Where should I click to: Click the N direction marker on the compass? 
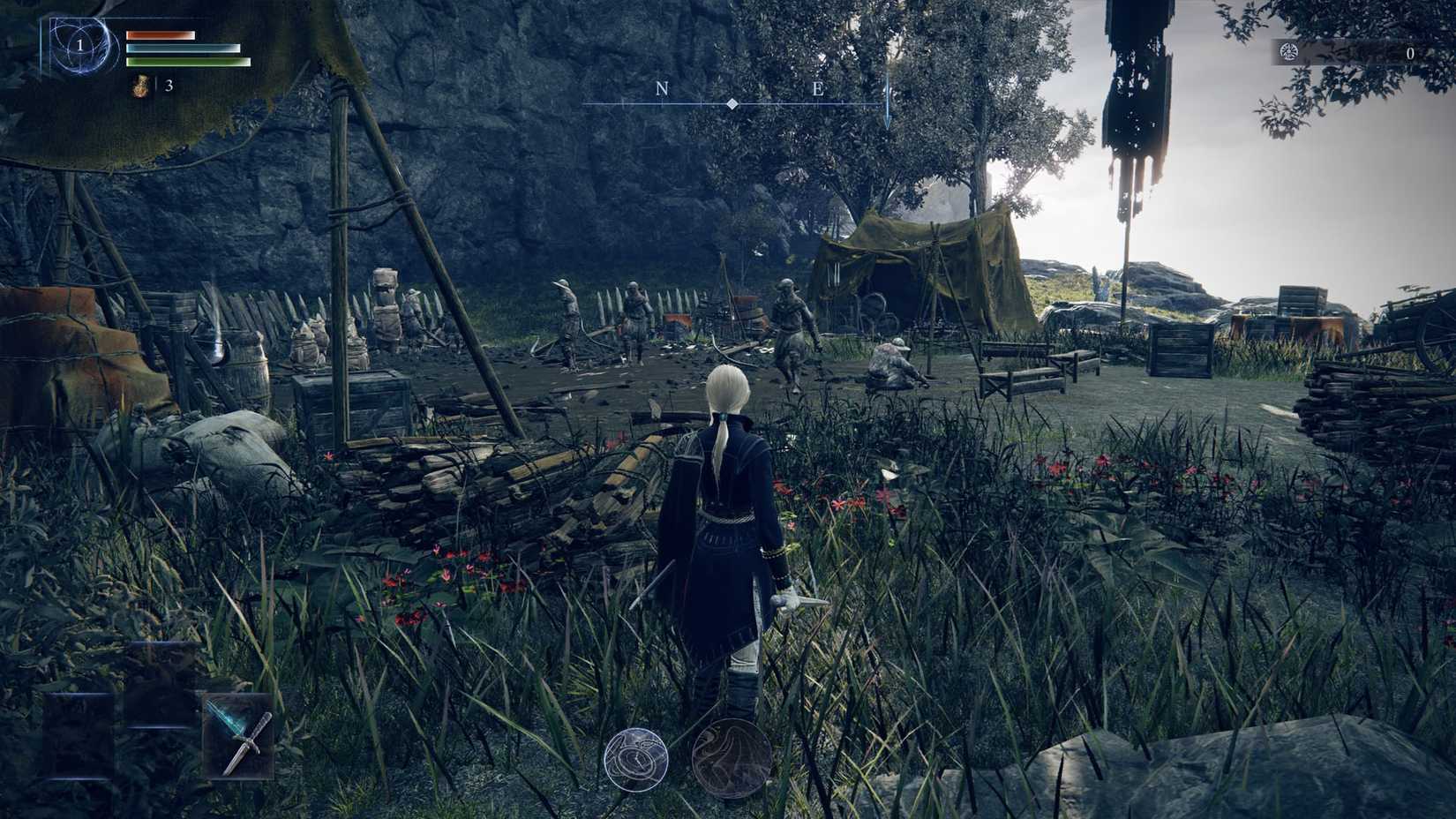click(x=660, y=88)
